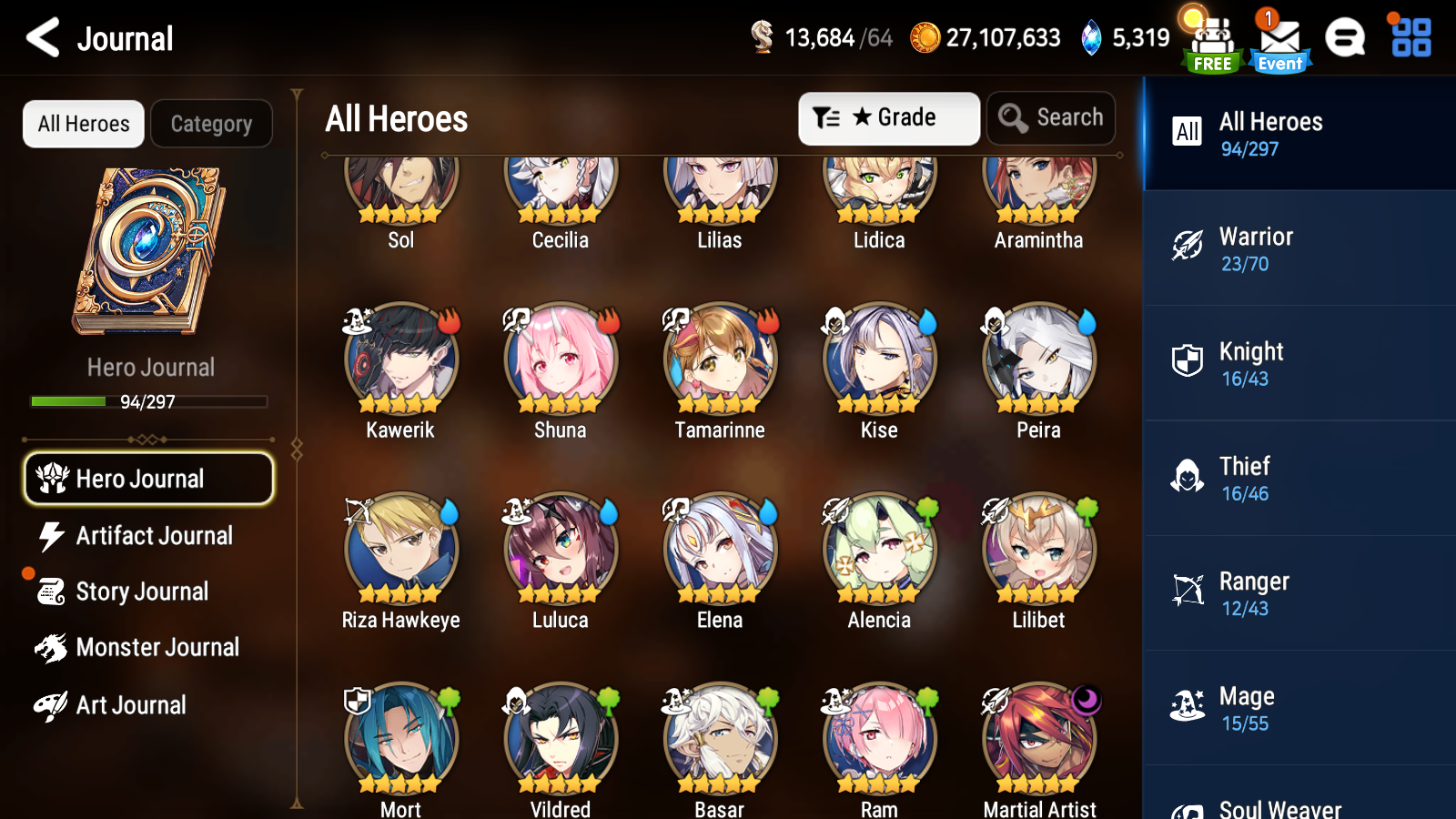
Task: Click the FREE shop package icon
Action: point(1210,36)
